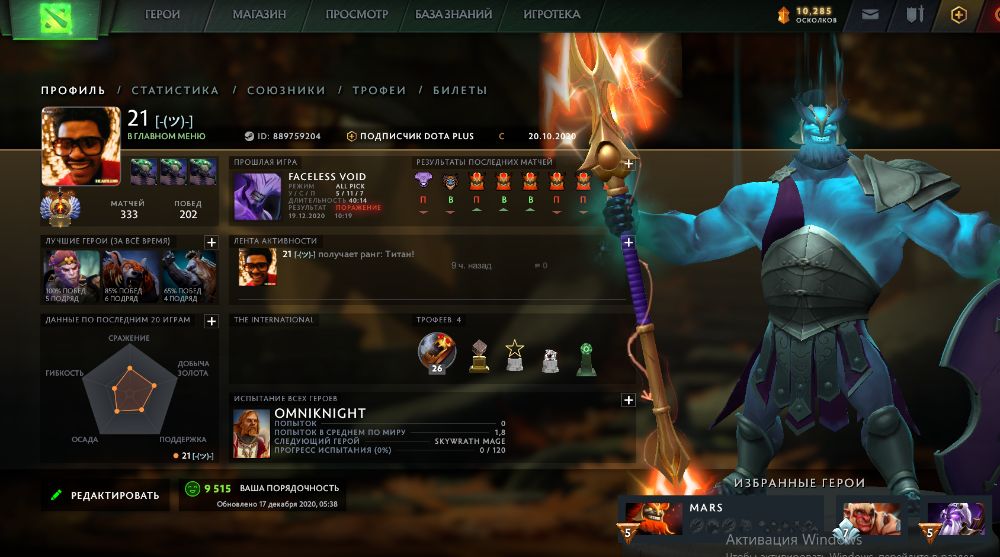Screen dimensions: 1000x557
Task: Expand the ЛУЧШИЕ ГЕРОИ panel plus button
Action: [x=212, y=242]
